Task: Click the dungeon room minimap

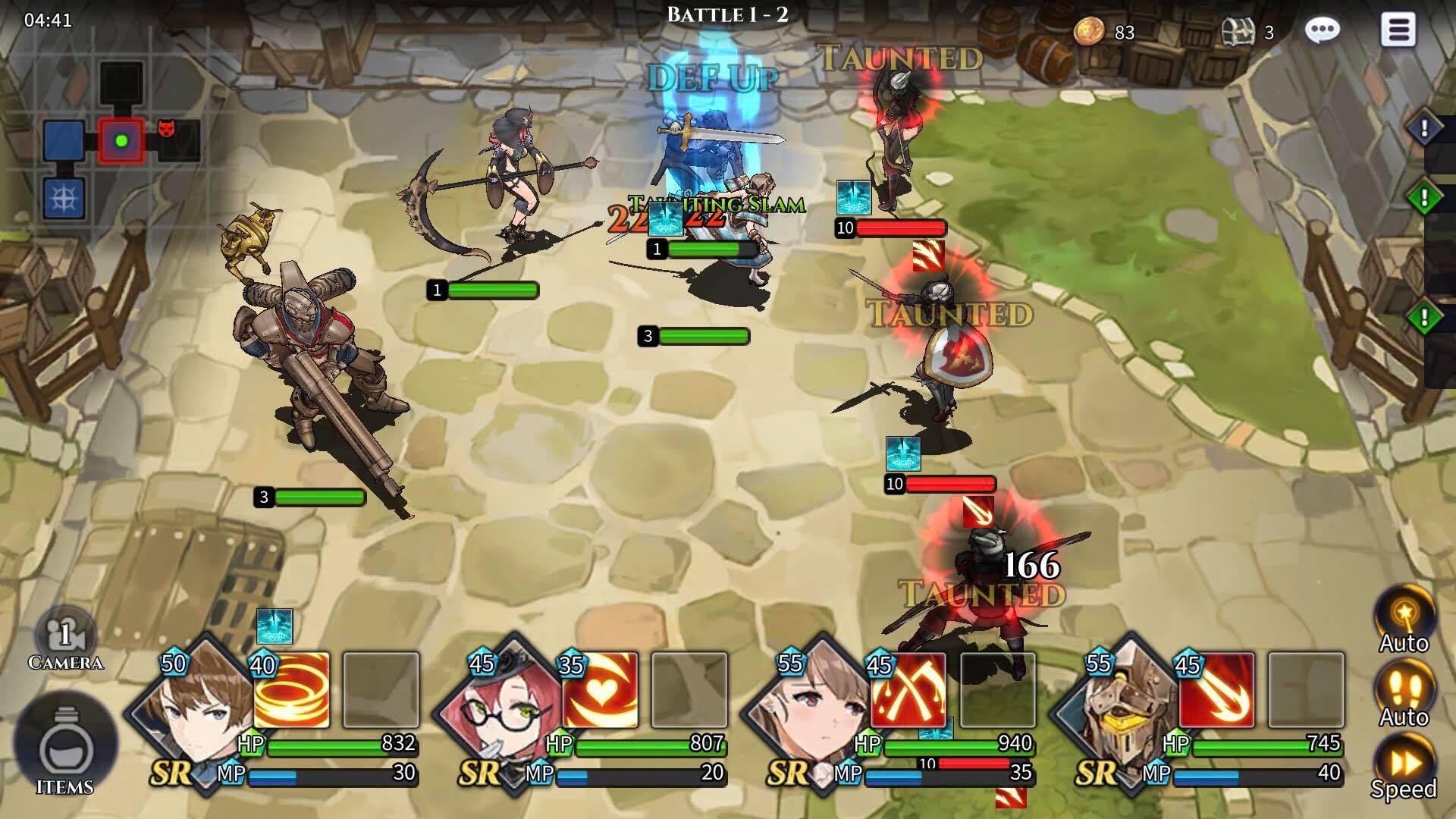Action: pos(121,142)
